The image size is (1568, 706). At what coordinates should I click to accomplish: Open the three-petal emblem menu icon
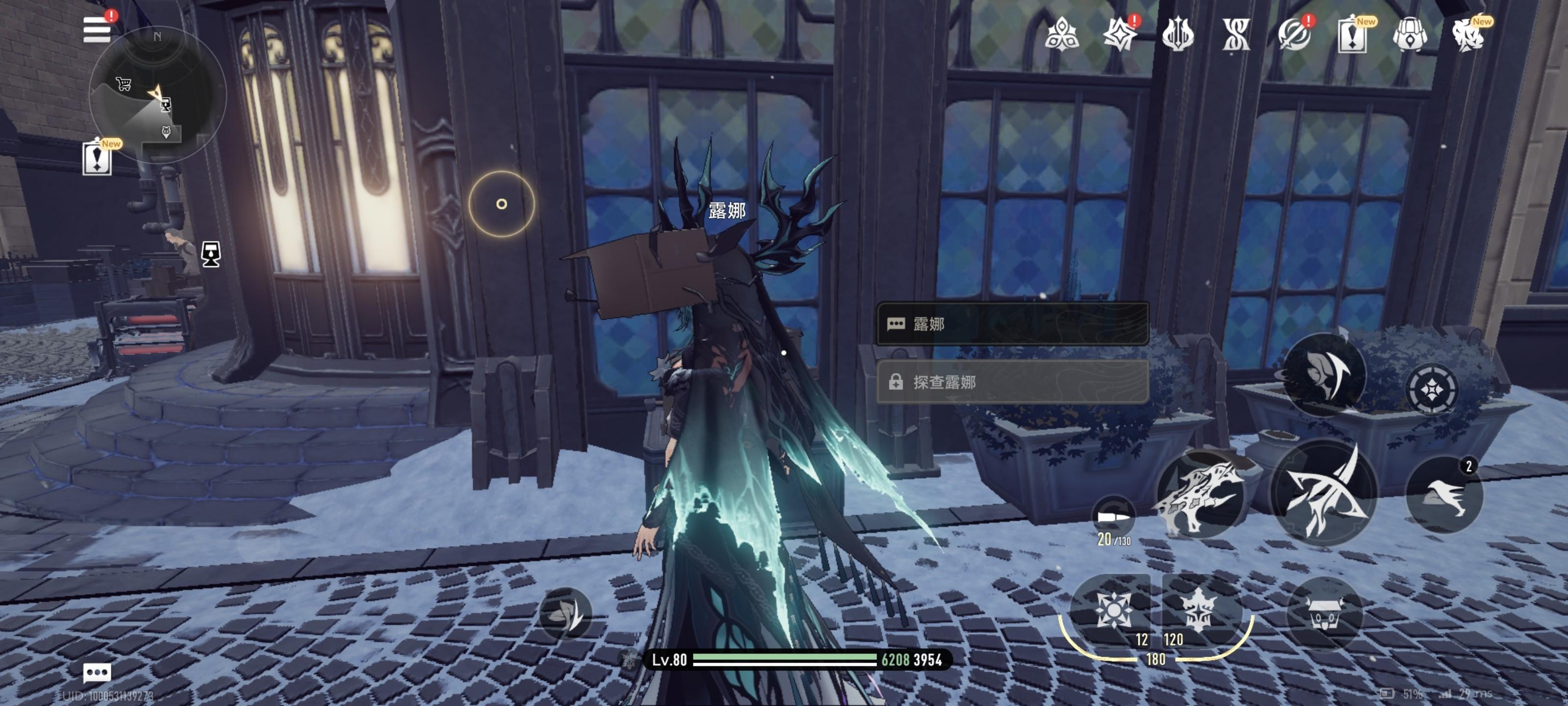1061,34
